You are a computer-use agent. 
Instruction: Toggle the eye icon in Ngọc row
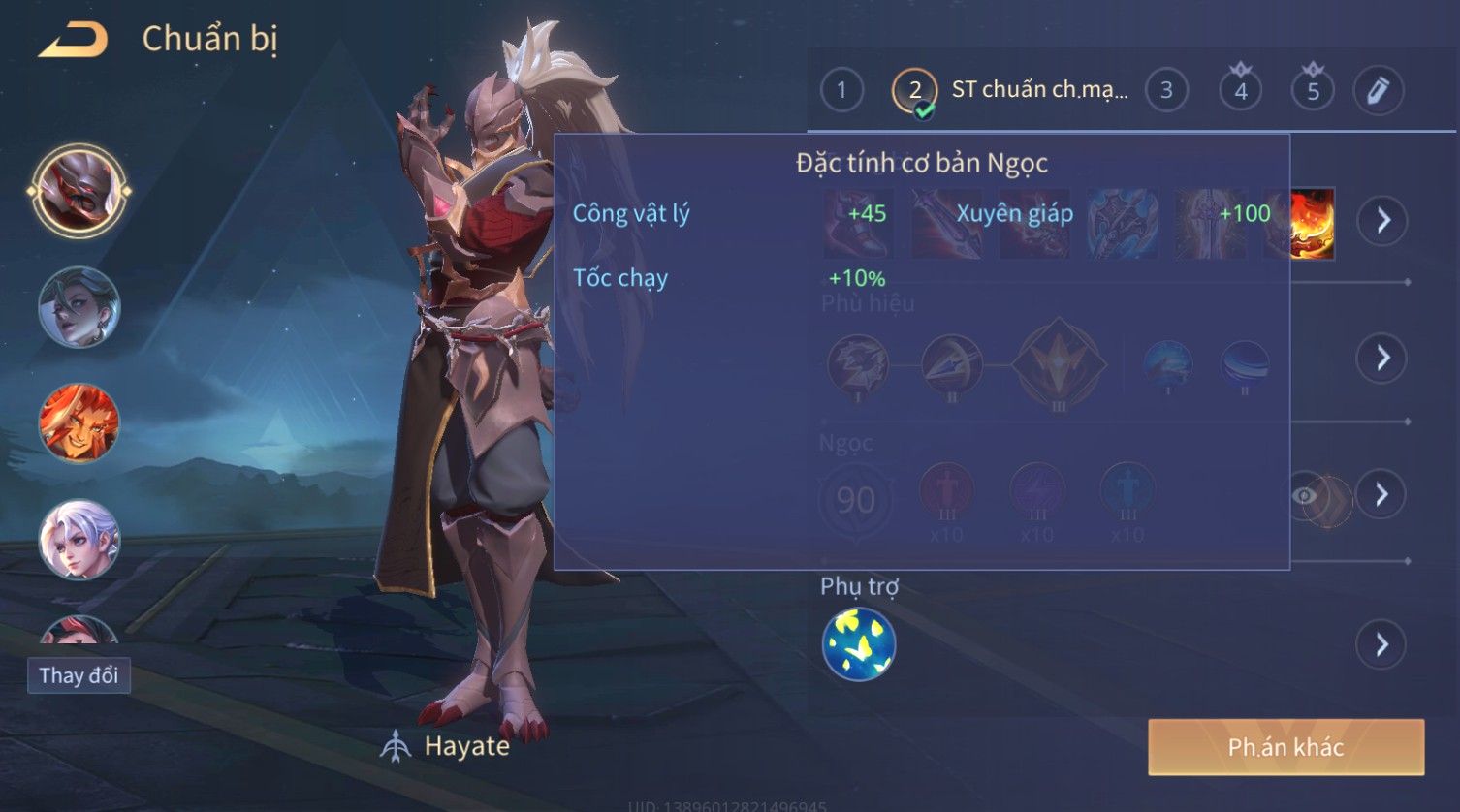(x=1306, y=496)
